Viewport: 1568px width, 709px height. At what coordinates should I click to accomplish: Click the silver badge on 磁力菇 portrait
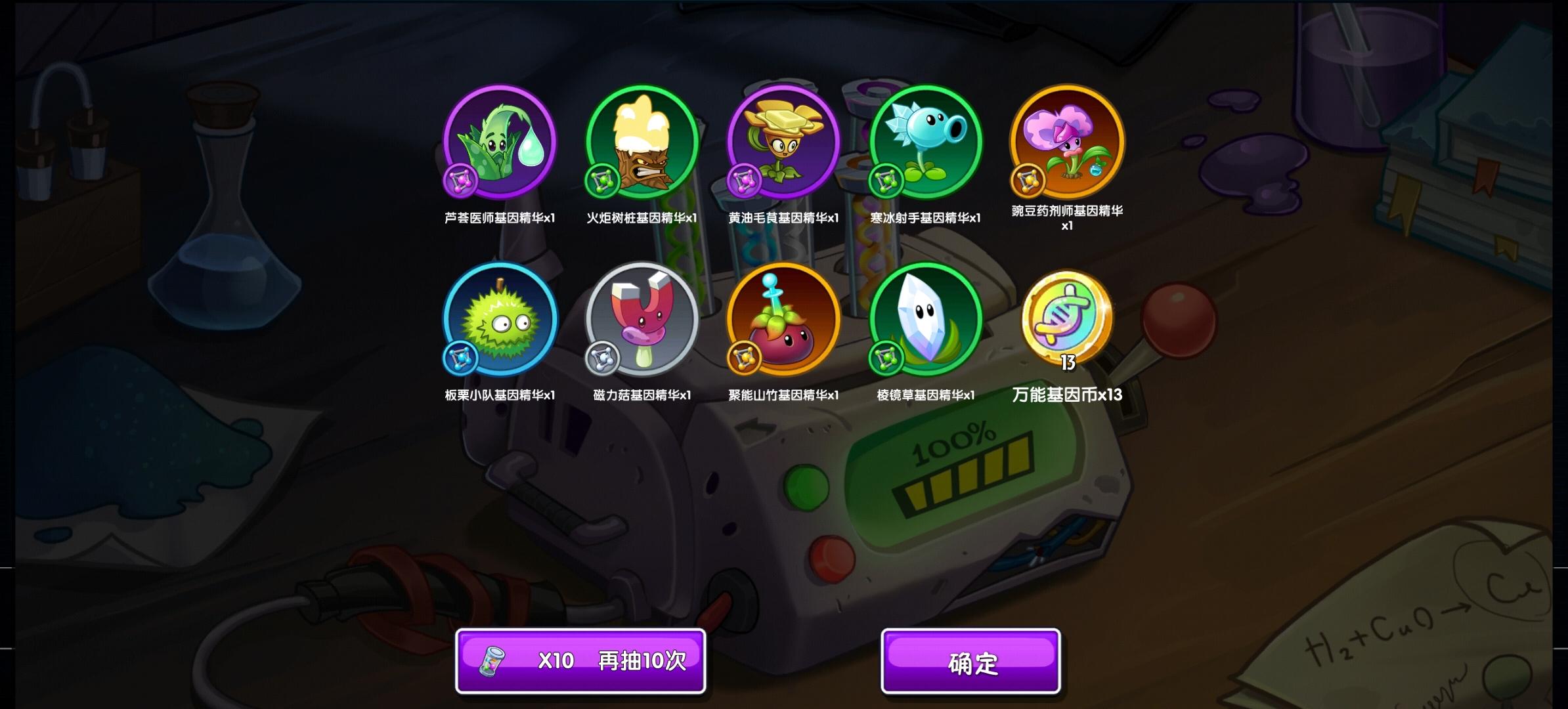[603, 358]
